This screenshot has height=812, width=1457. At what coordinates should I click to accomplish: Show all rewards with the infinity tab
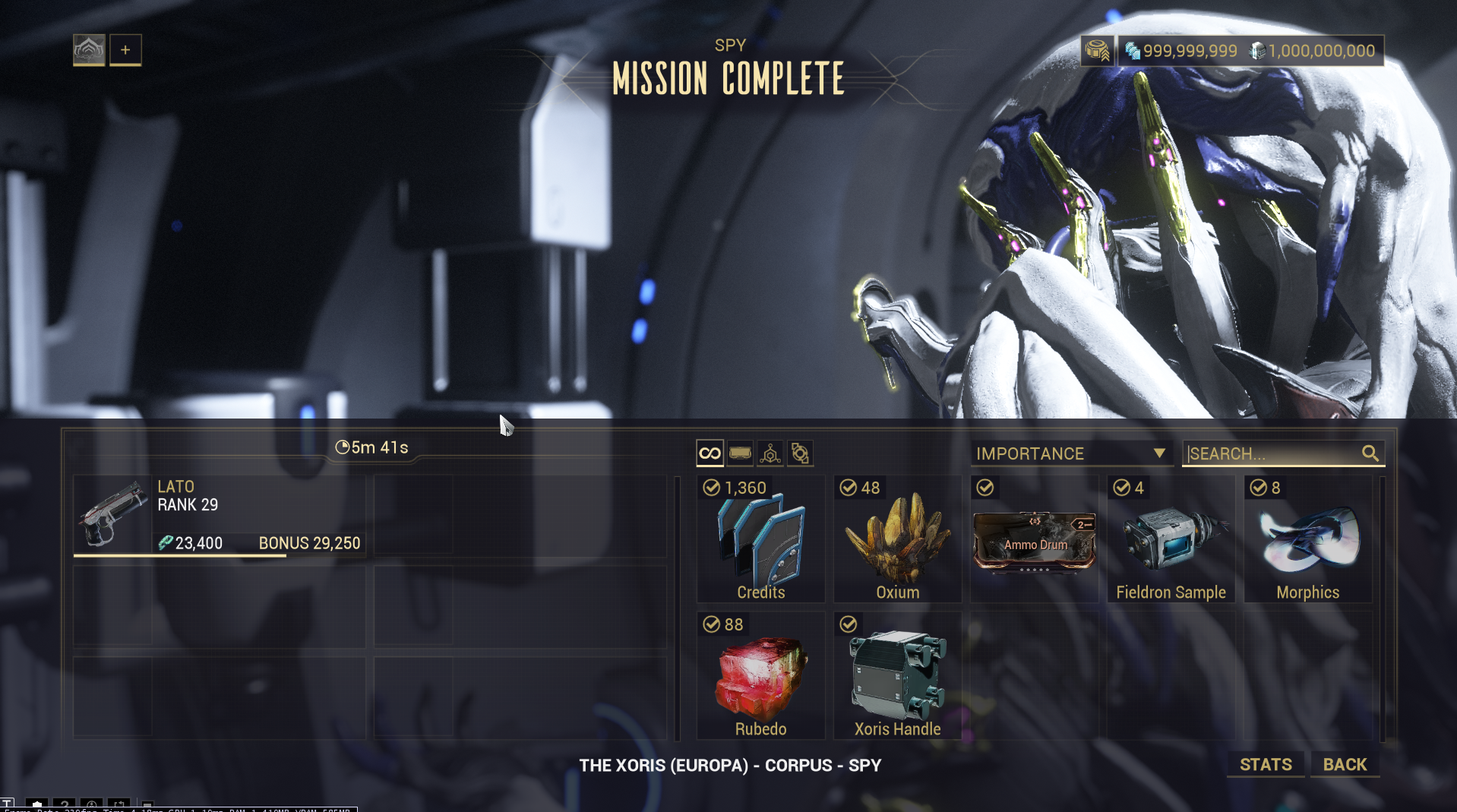pos(710,453)
